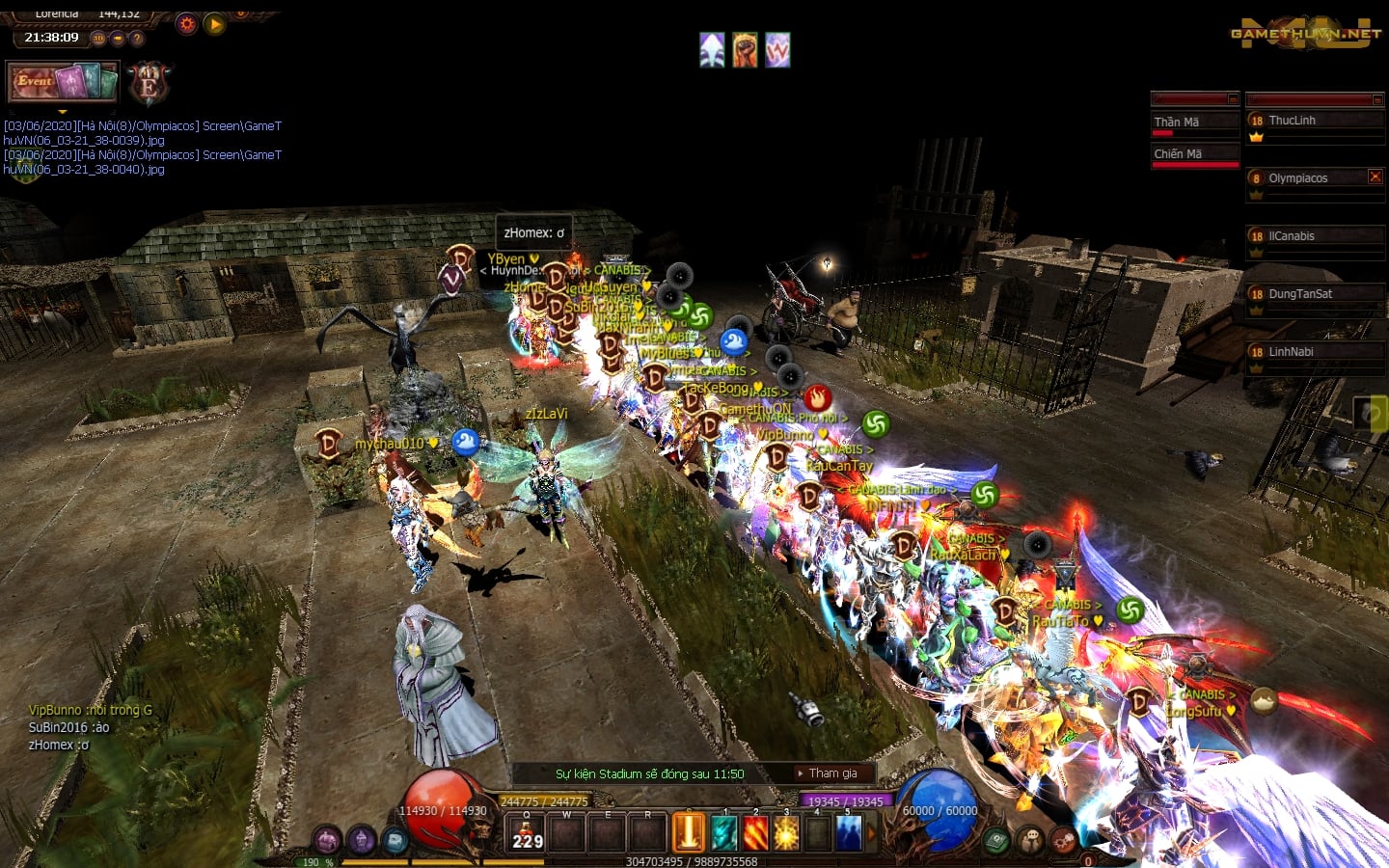Select the golden sword skill icon
The width and height of the screenshot is (1389, 868).
689,833
